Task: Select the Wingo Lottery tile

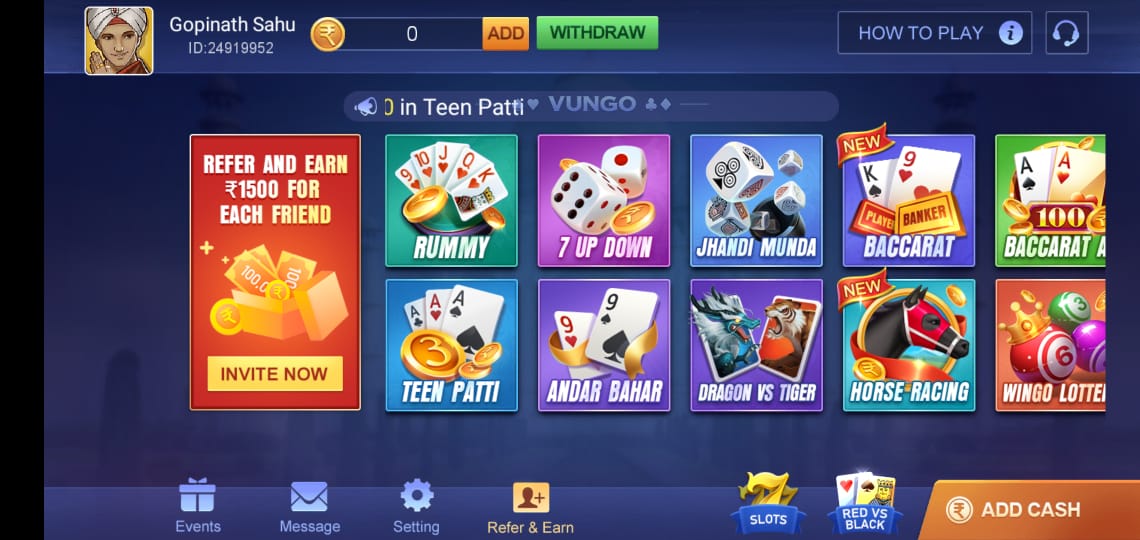Action: [x=1050, y=345]
